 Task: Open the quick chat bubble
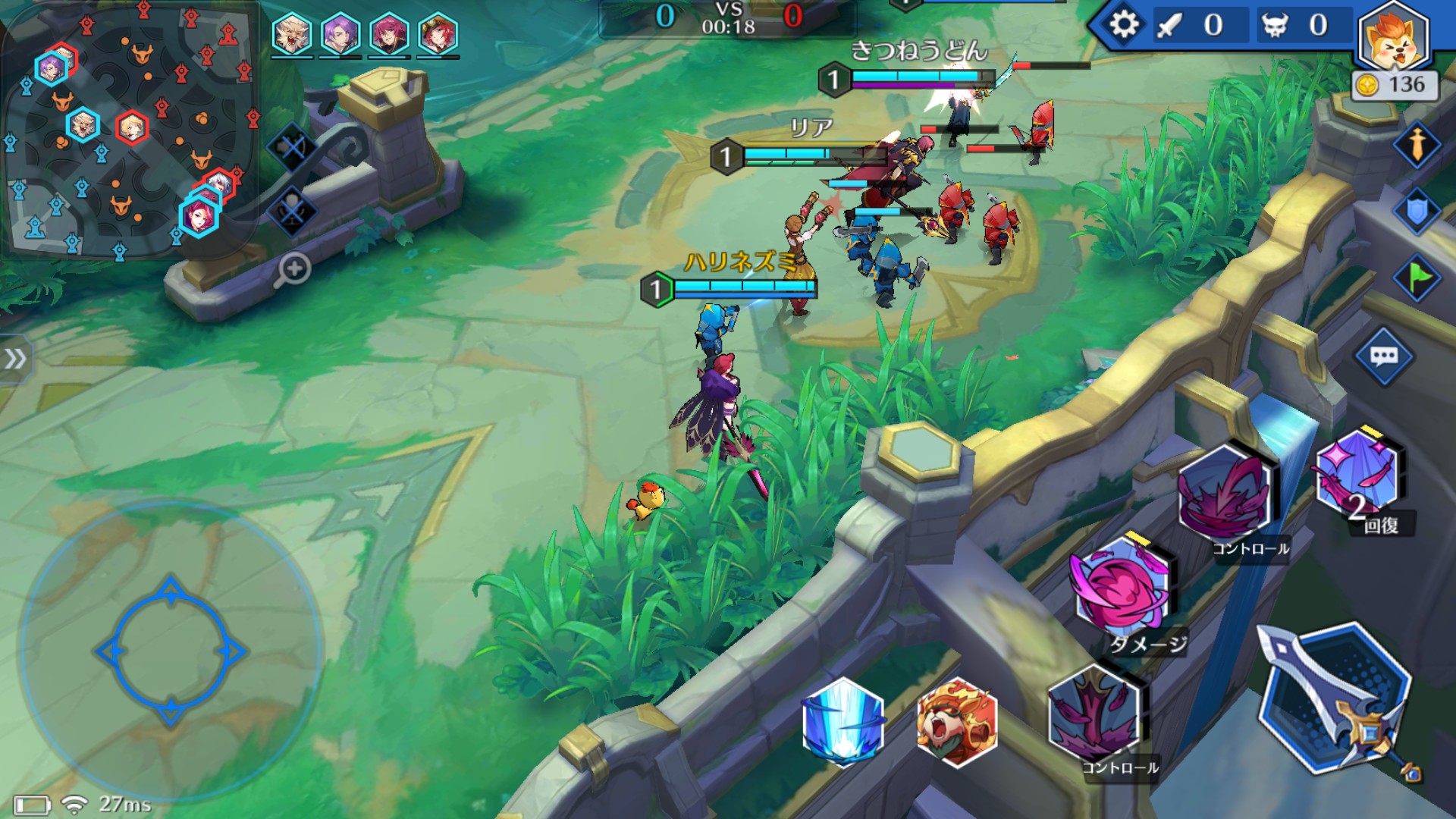coord(1384,356)
